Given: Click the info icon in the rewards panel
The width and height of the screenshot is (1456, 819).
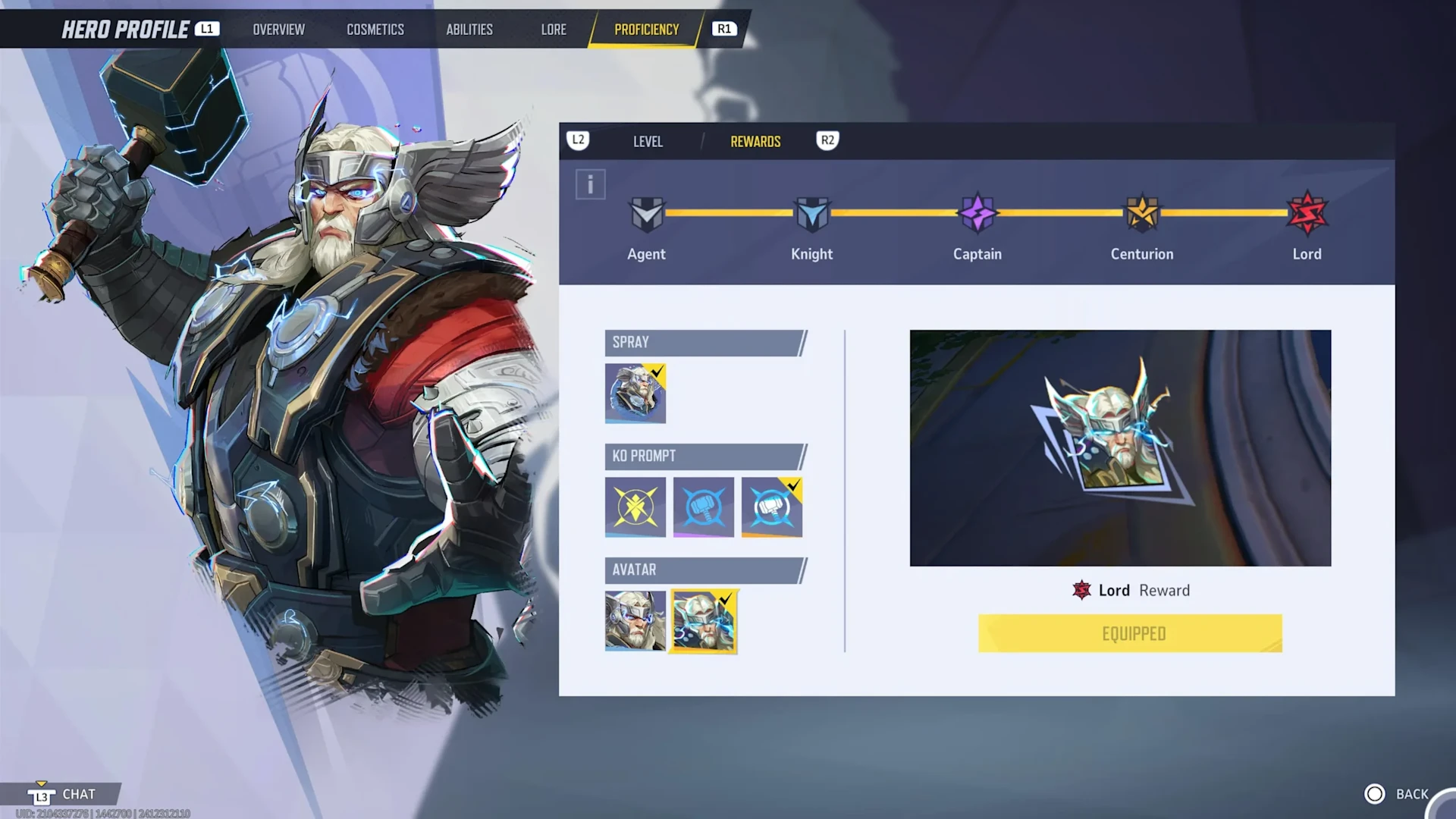Looking at the screenshot, I should 590,184.
